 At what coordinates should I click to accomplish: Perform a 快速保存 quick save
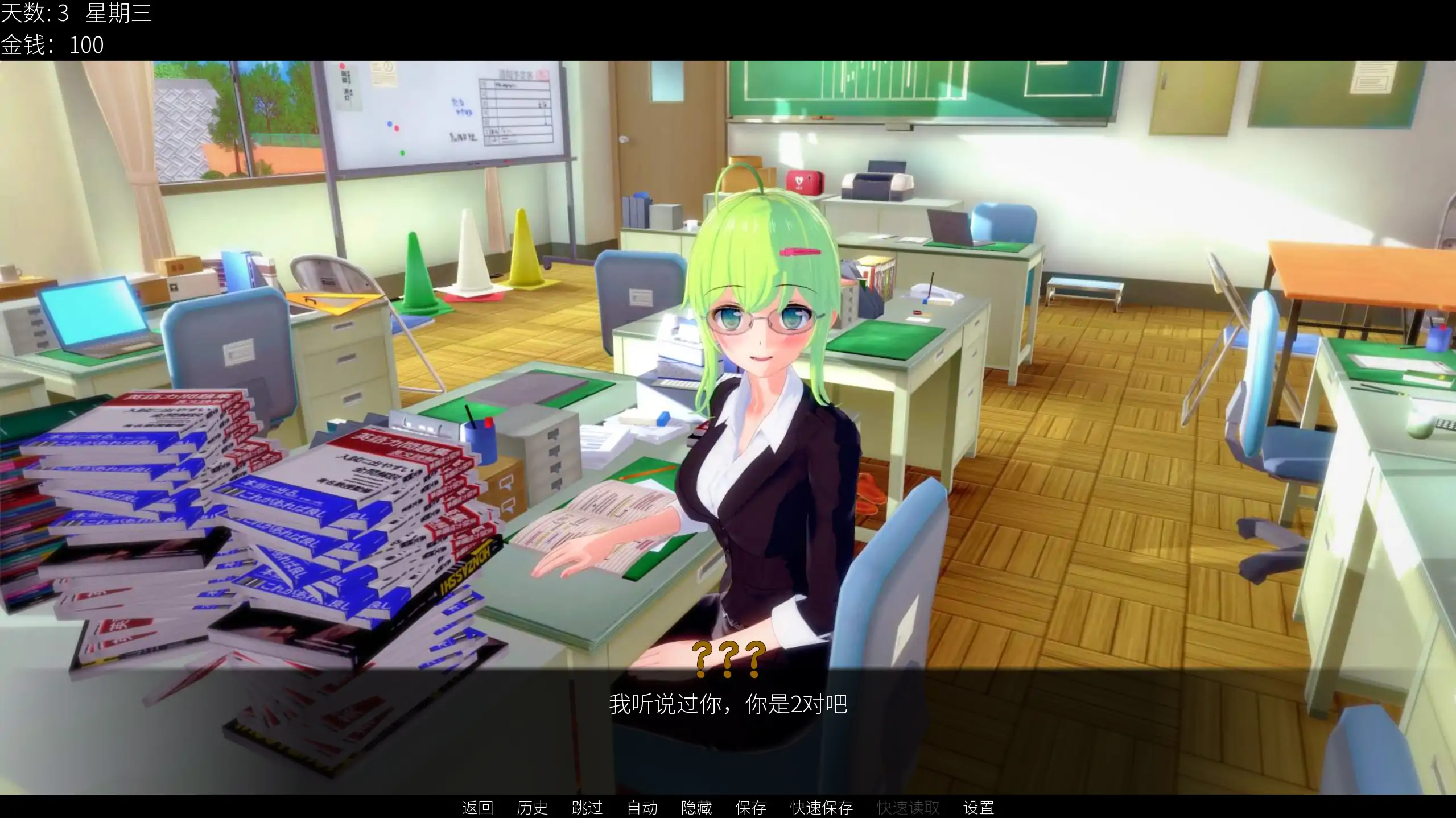click(820, 808)
